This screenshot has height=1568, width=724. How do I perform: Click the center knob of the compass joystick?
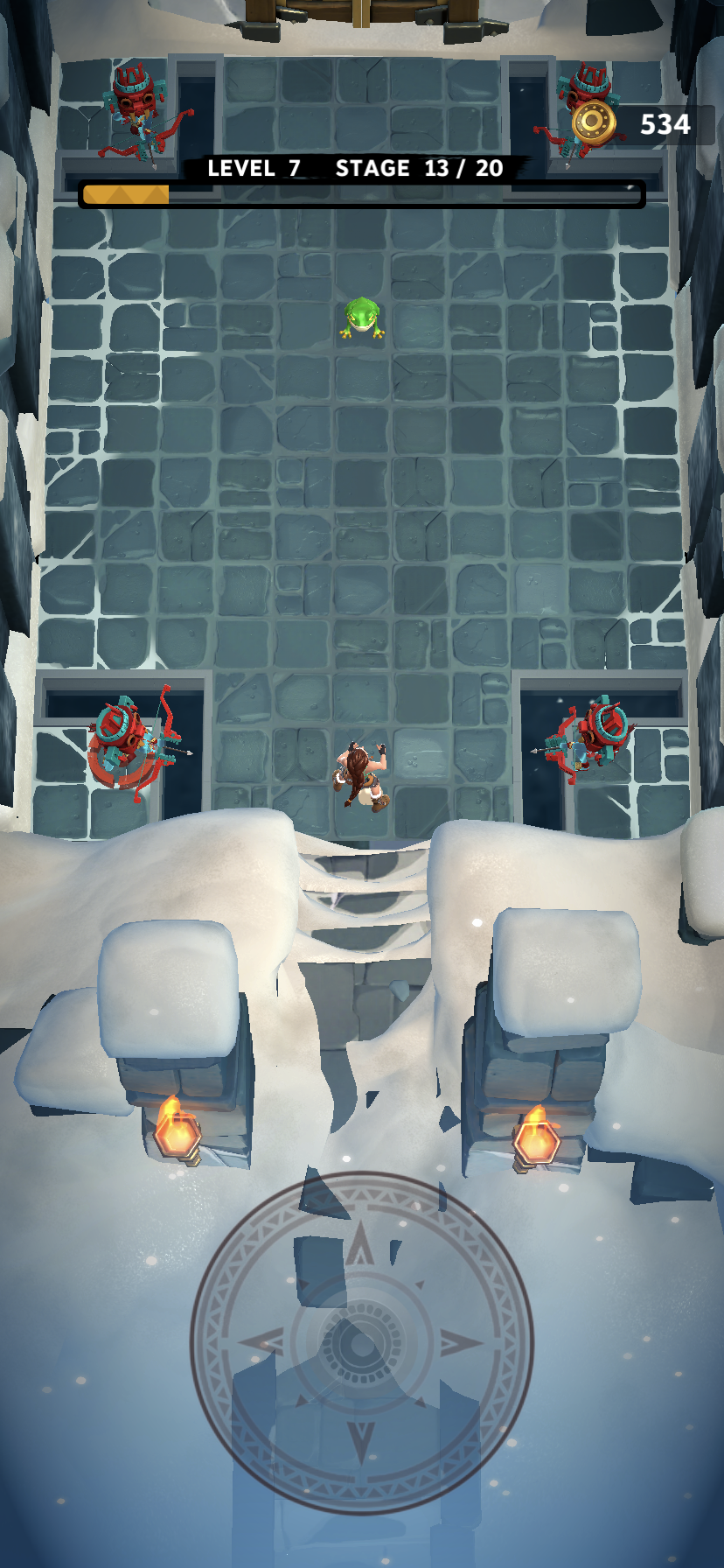360,1342
